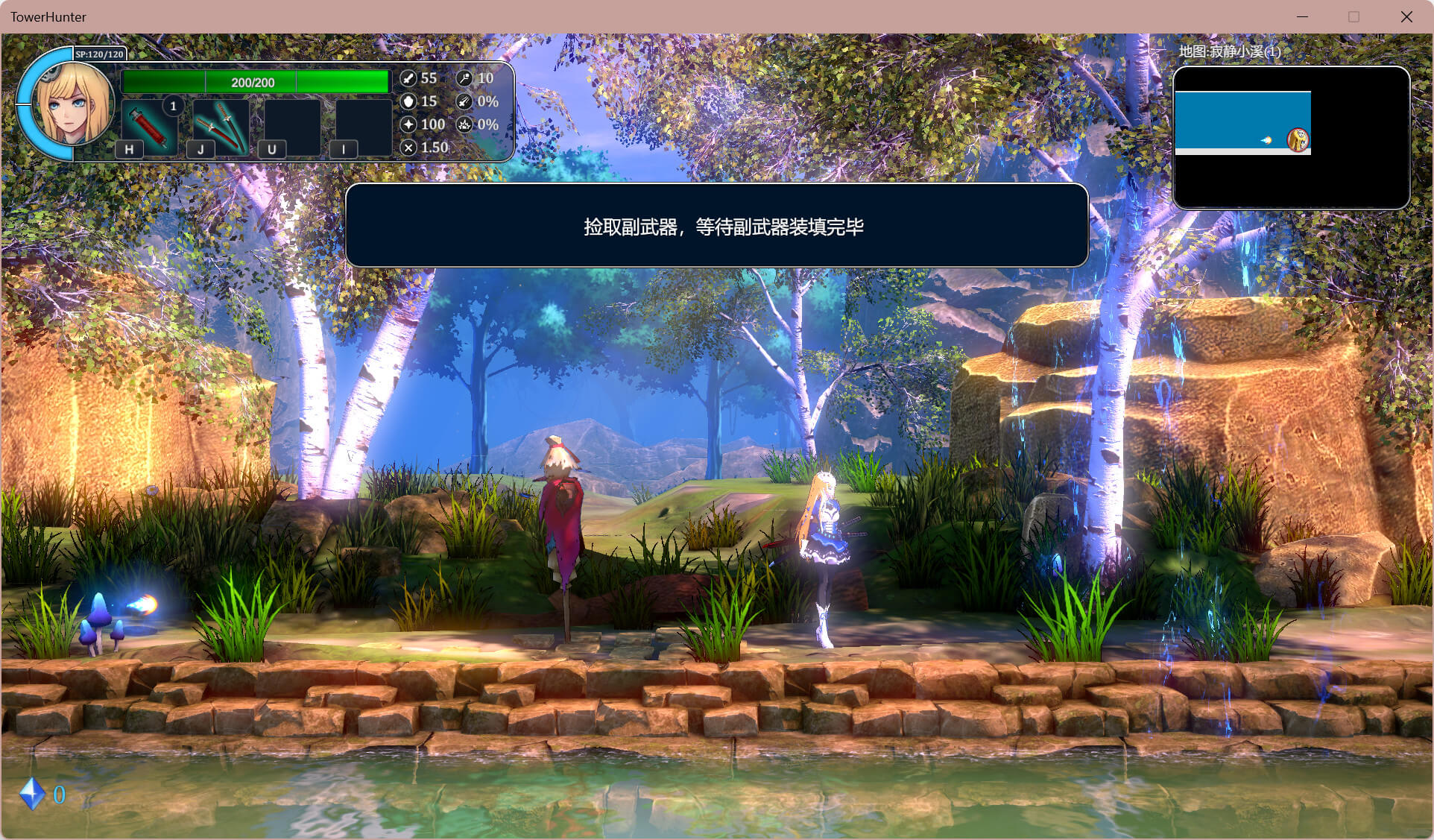Click the blue crystal currency icon
The height and width of the screenshot is (840, 1434).
click(x=32, y=794)
